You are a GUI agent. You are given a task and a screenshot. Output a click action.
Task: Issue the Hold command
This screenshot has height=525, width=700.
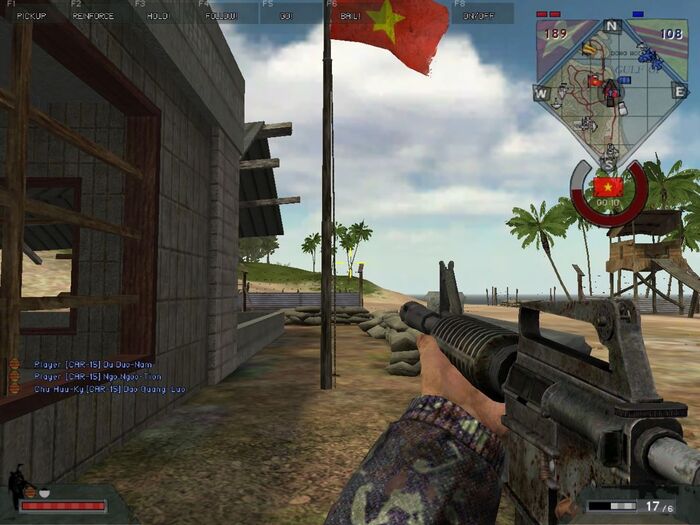pos(159,15)
